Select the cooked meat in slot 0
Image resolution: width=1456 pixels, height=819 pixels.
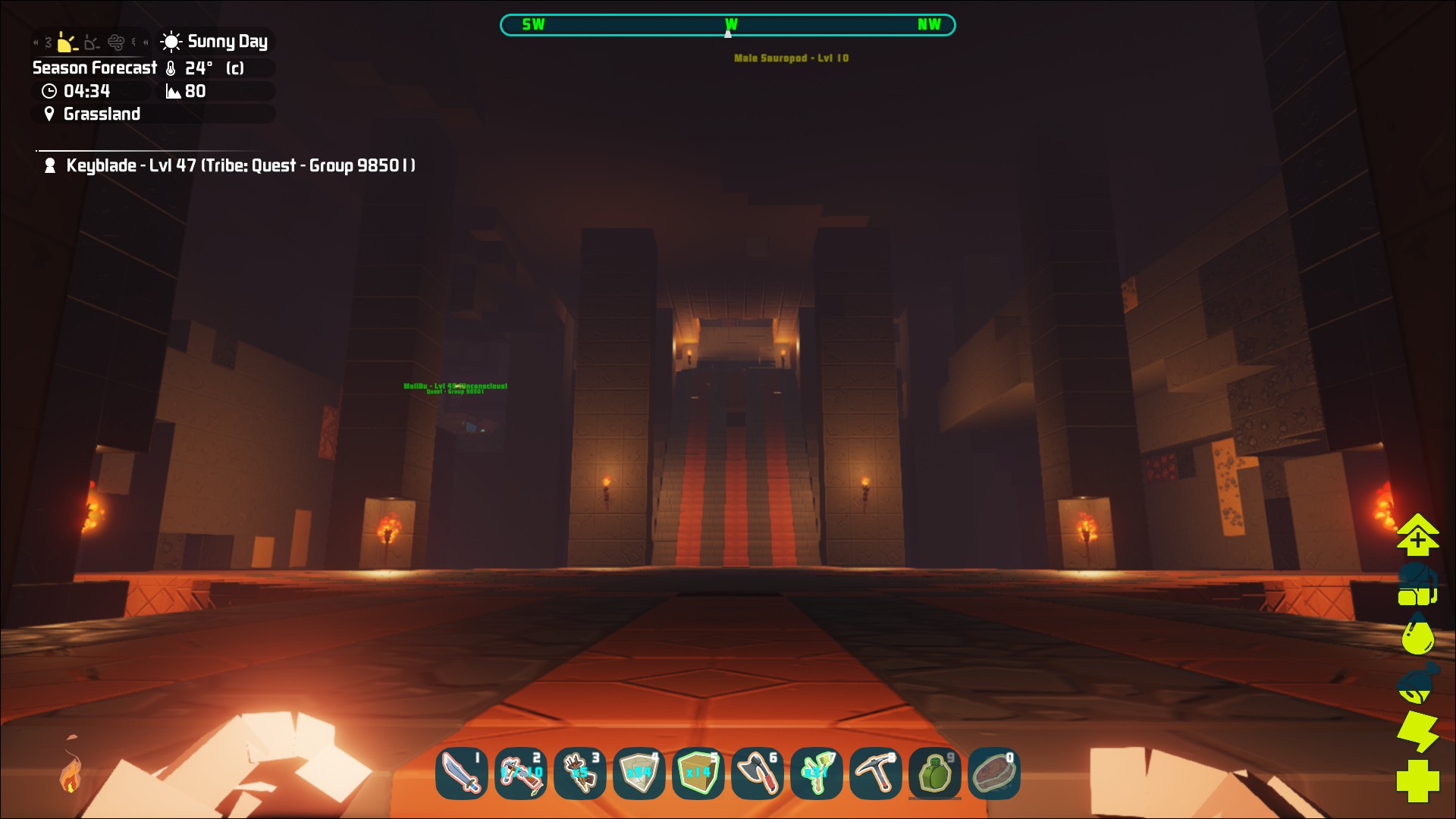click(x=993, y=773)
